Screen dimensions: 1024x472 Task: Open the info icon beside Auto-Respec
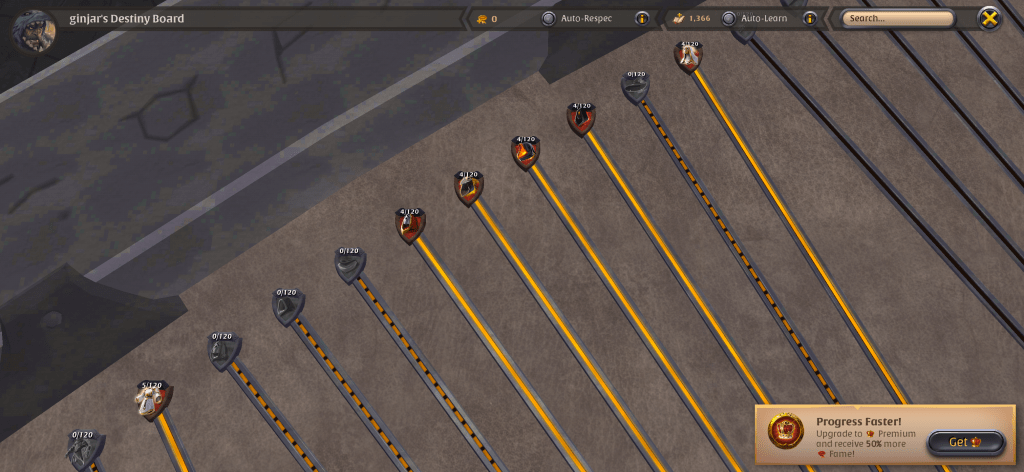642,18
